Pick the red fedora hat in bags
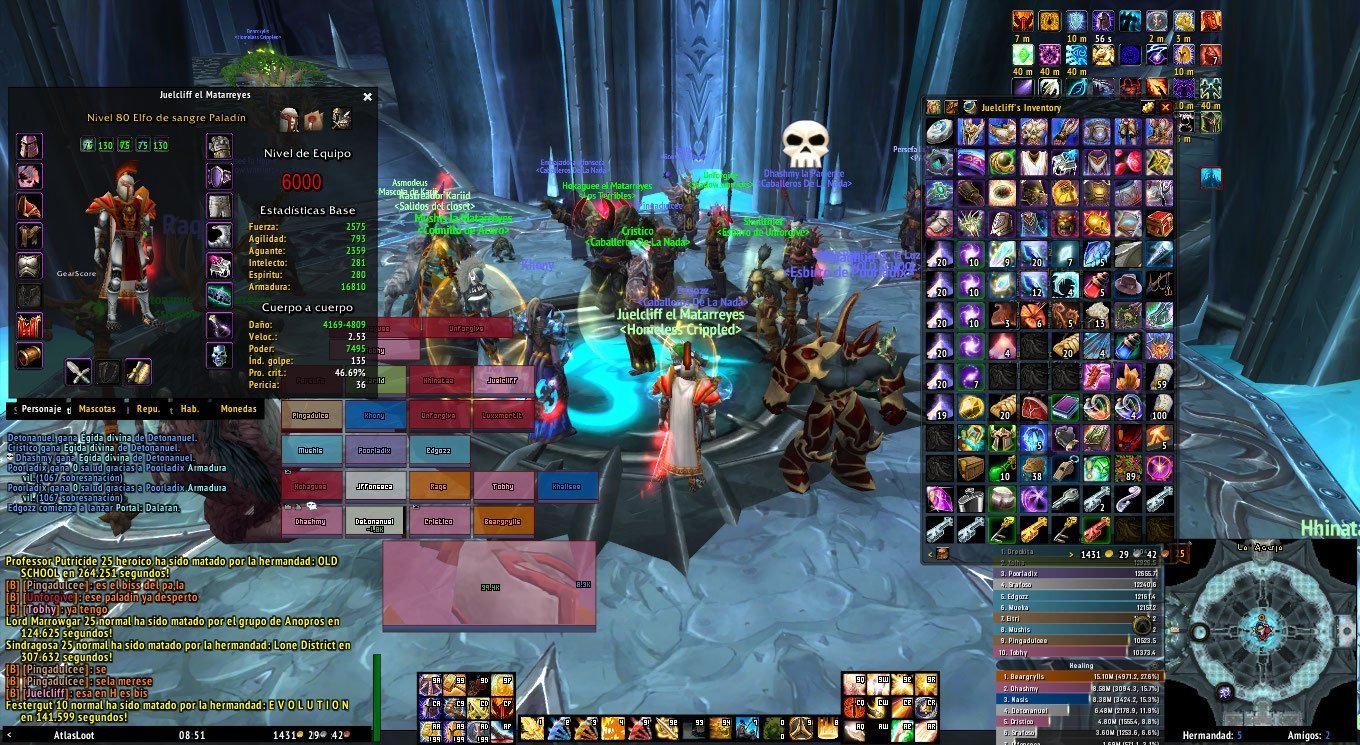1360x745 pixels. pos(1128,284)
